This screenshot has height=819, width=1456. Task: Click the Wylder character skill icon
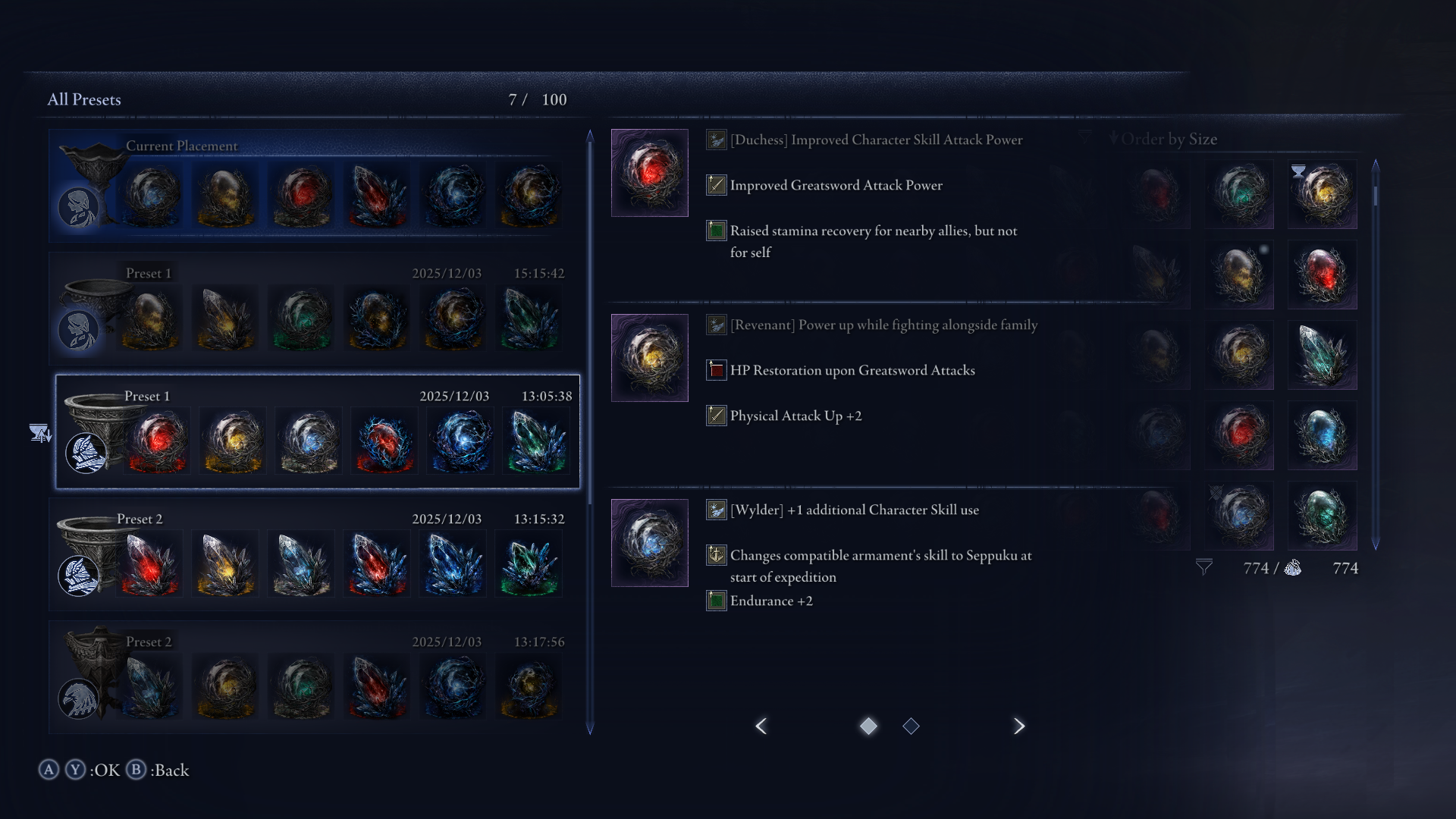point(715,510)
